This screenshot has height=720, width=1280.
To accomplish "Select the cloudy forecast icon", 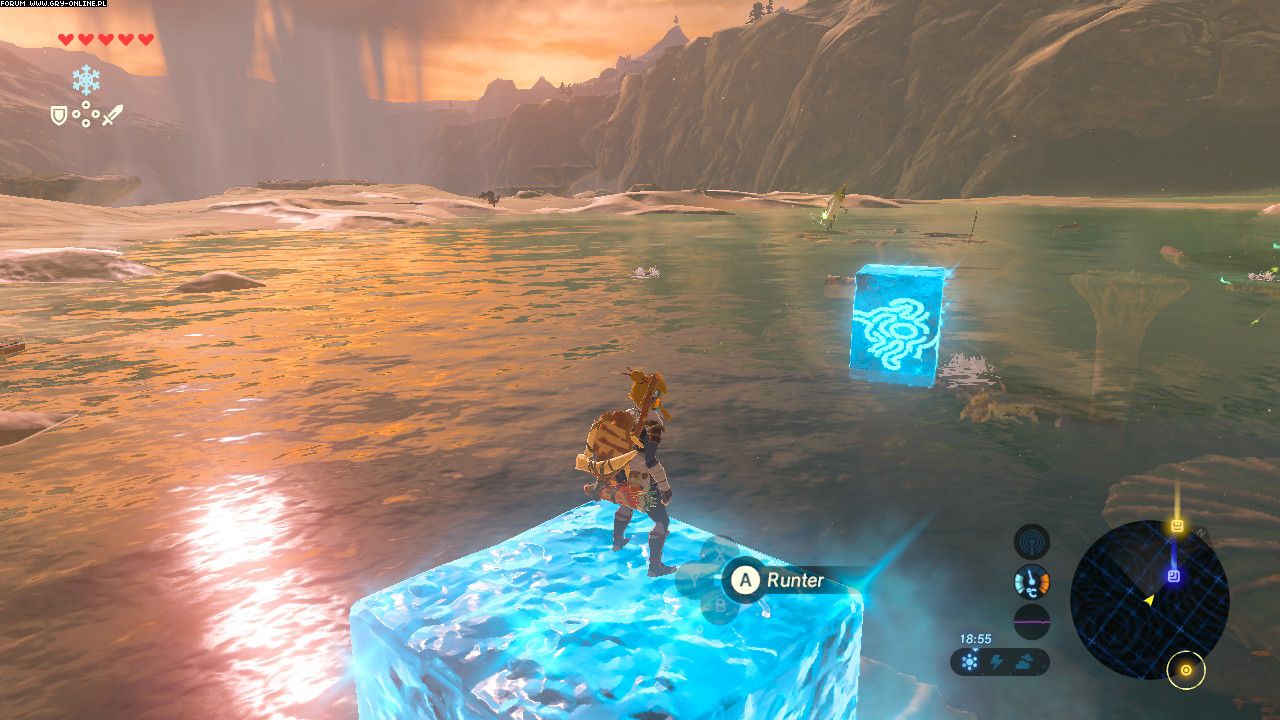I will [1027, 662].
